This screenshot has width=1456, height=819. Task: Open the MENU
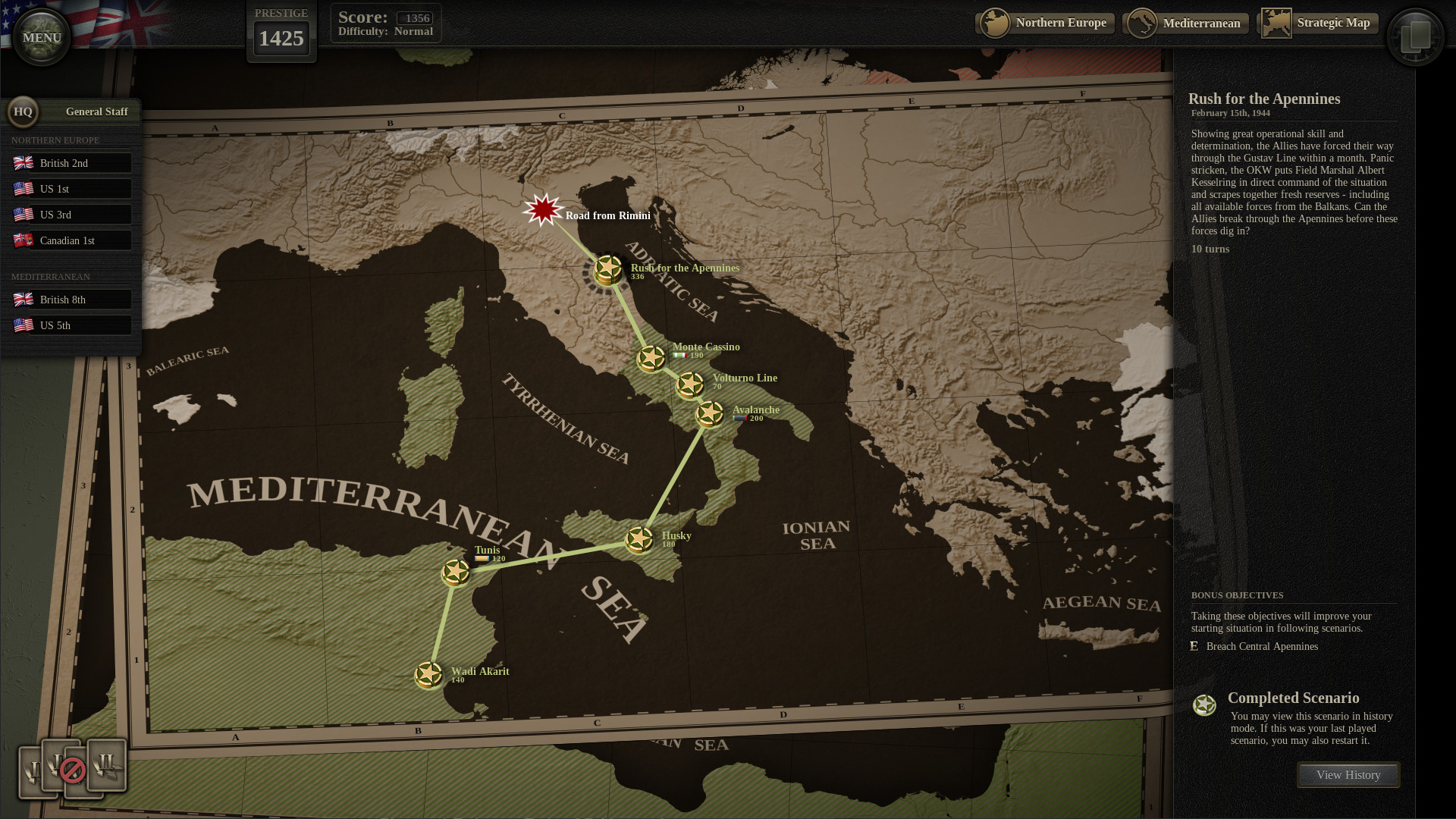pyautogui.click(x=41, y=36)
